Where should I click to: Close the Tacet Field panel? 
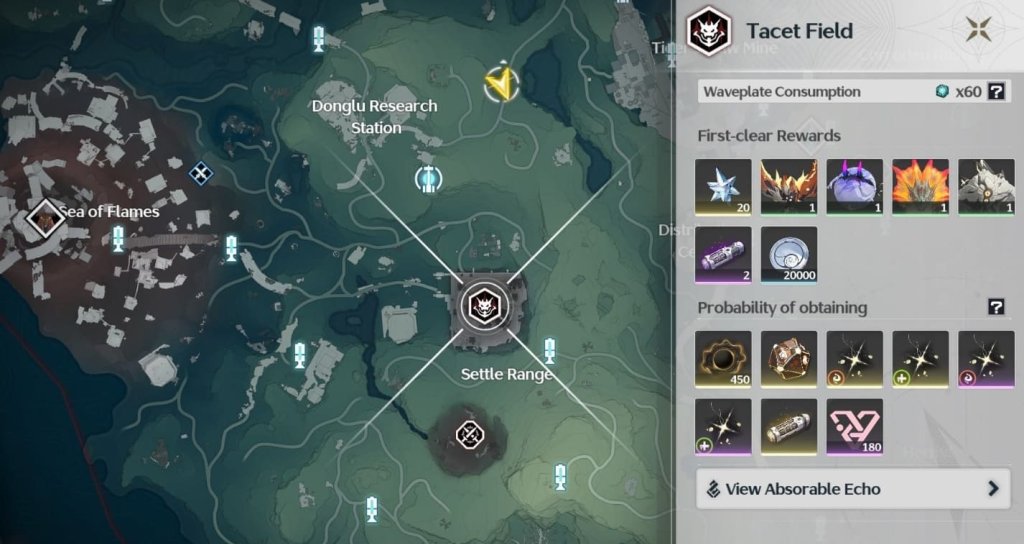click(x=979, y=30)
